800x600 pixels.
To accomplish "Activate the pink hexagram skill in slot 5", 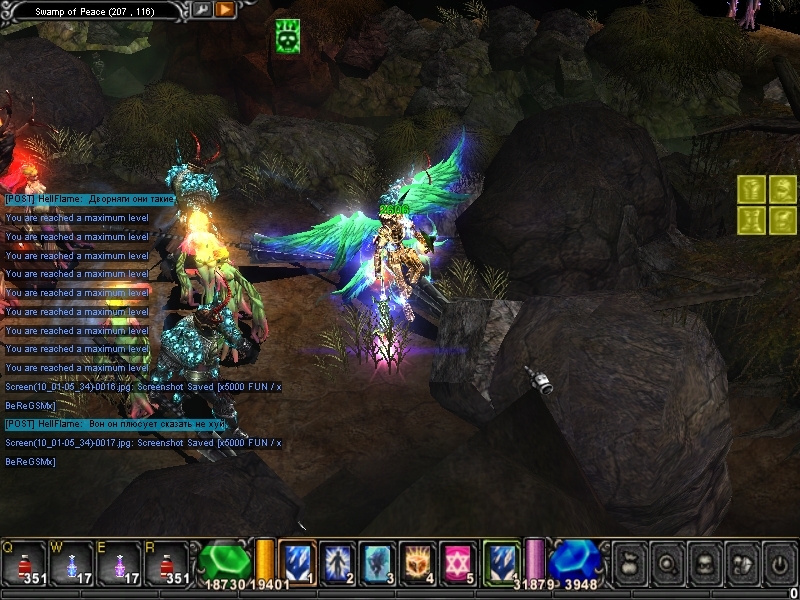I will (457, 562).
